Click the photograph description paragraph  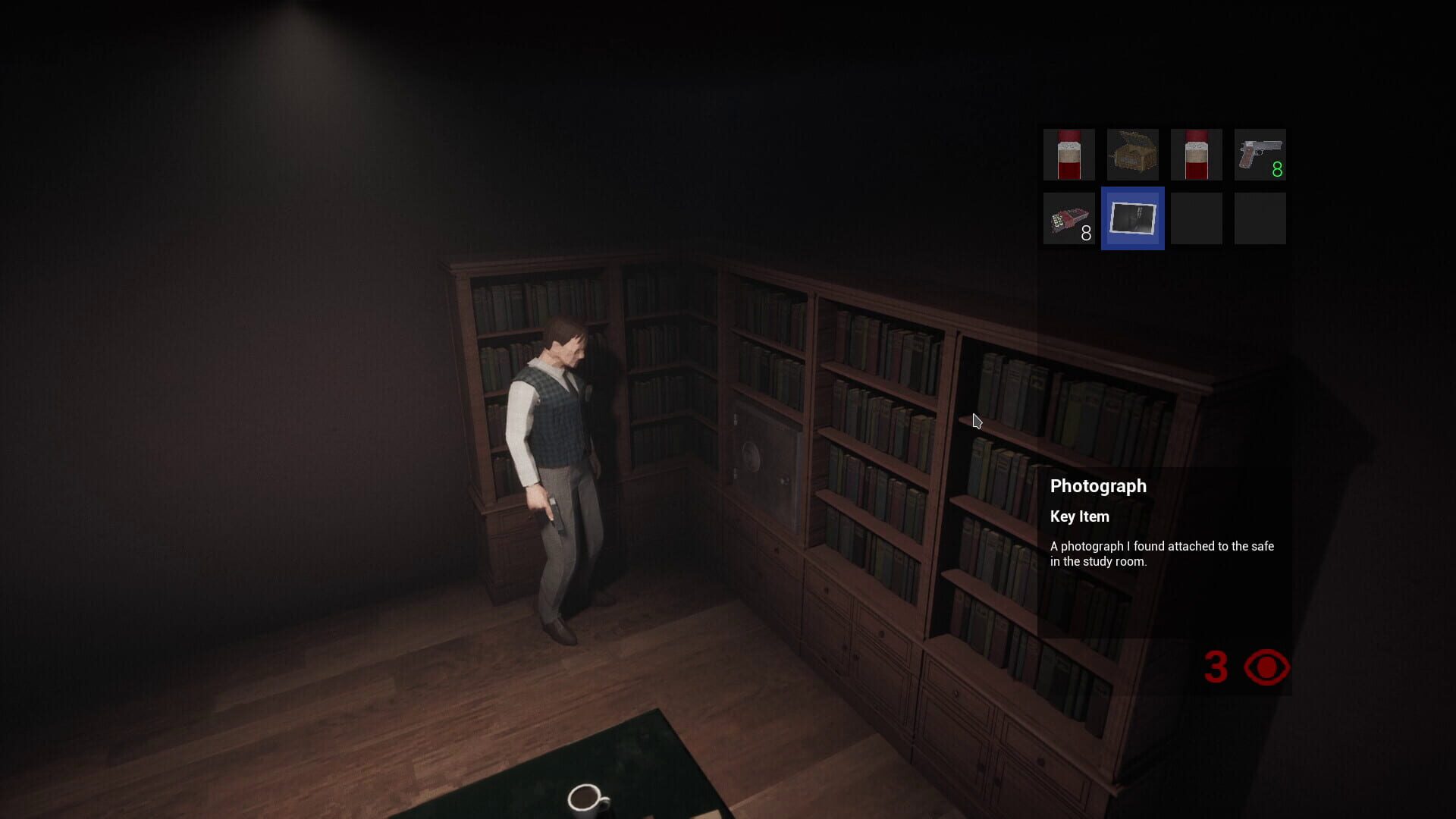point(1161,553)
